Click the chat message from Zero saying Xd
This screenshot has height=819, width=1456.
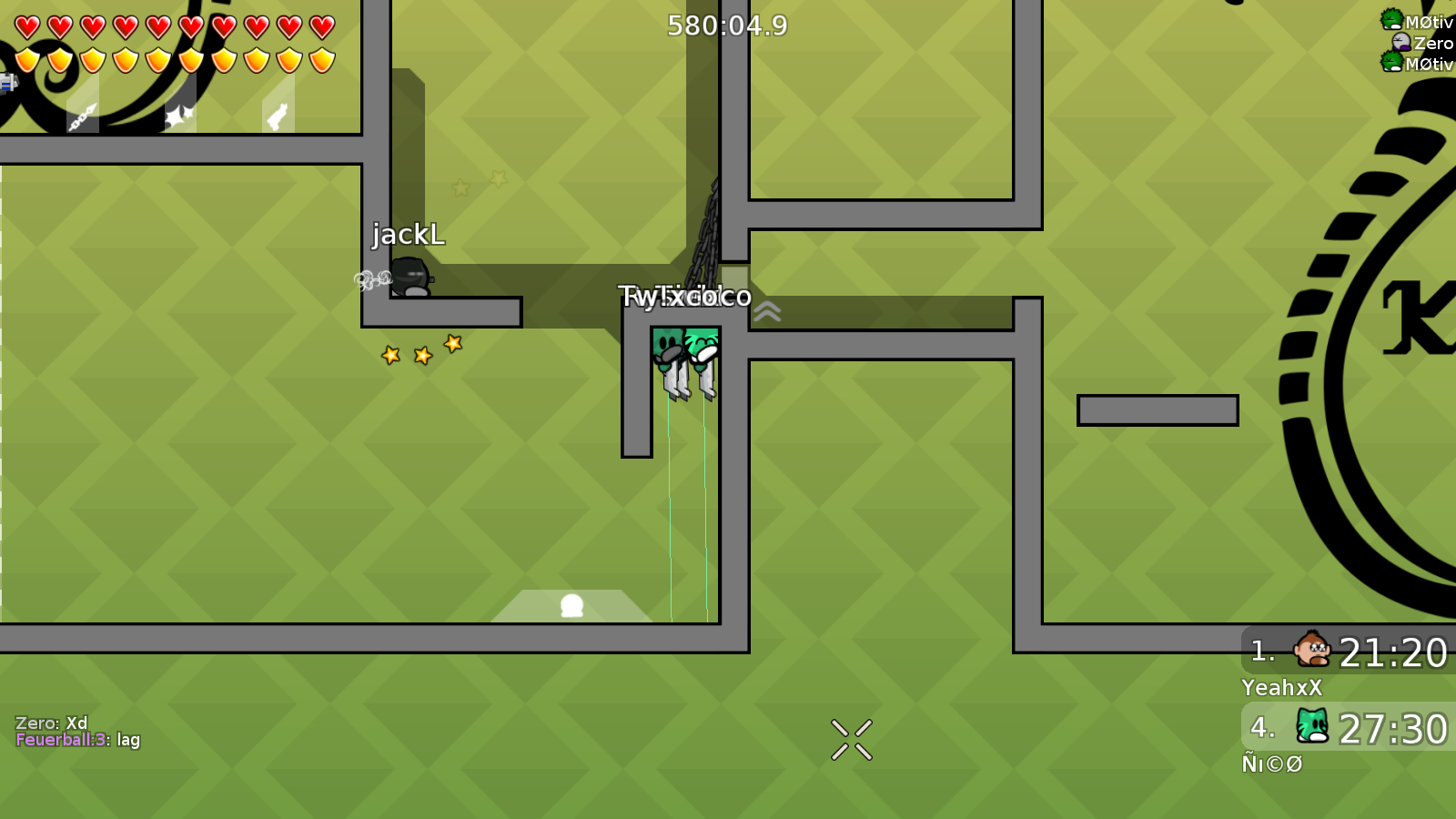[x=52, y=722]
